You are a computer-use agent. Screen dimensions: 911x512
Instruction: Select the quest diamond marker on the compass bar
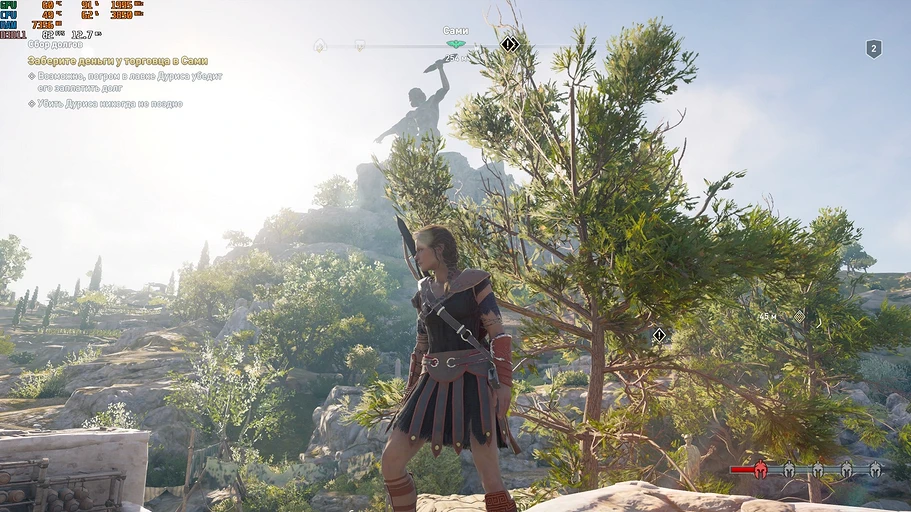[509, 44]
